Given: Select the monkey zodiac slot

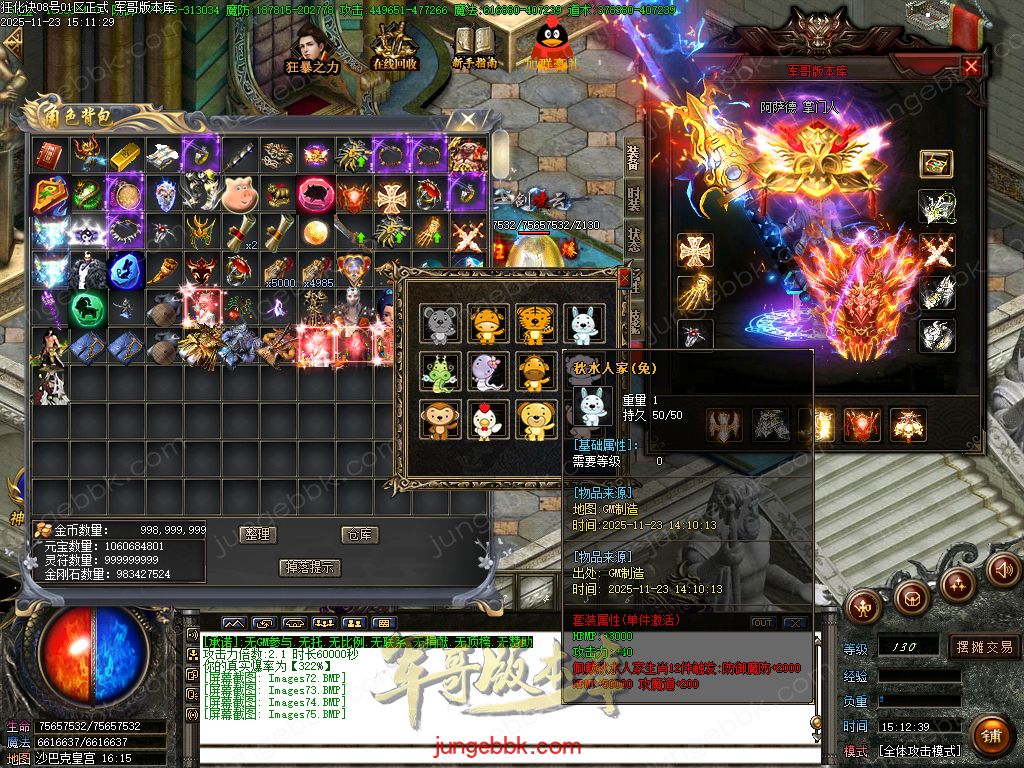Looking at the screenshot, I should [x=440, y=421].
